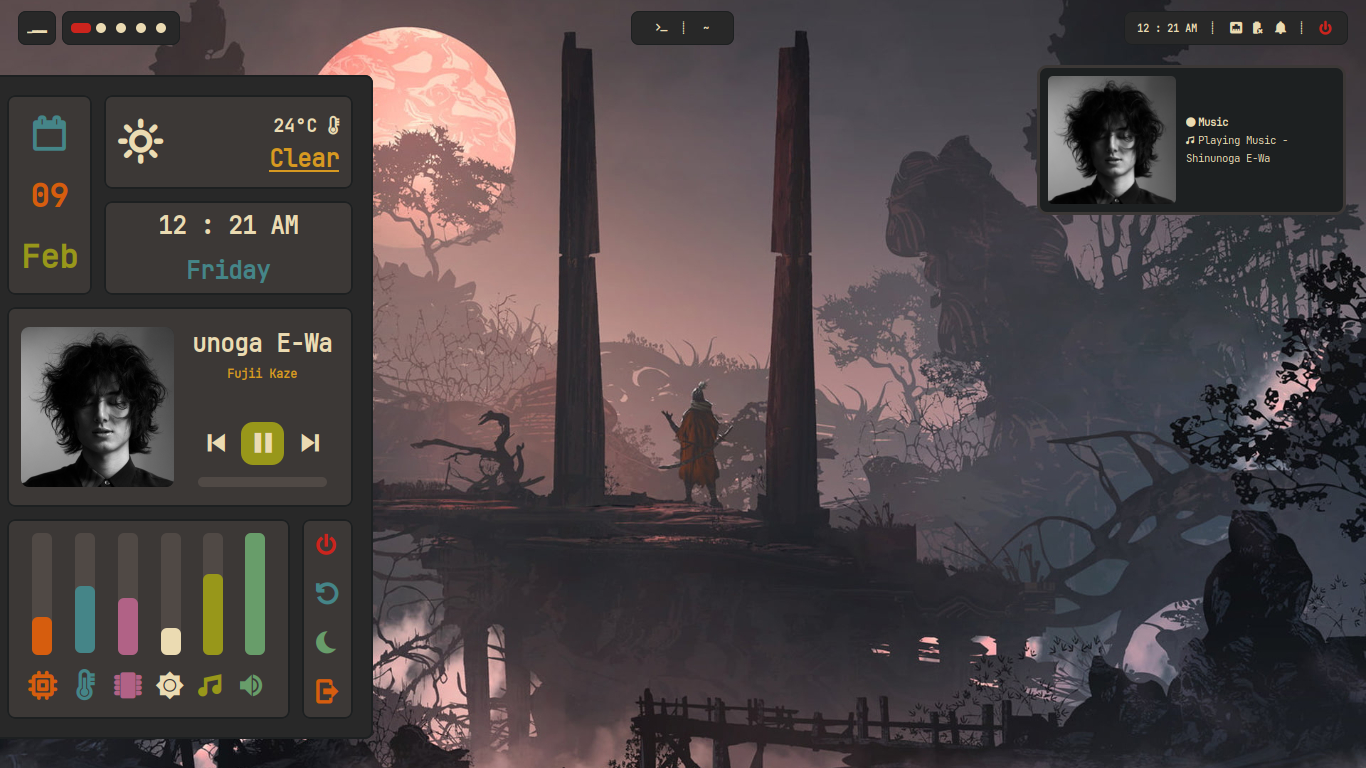Open the launcher button in top bar
1366x768 pixels.
click(37, 28)
